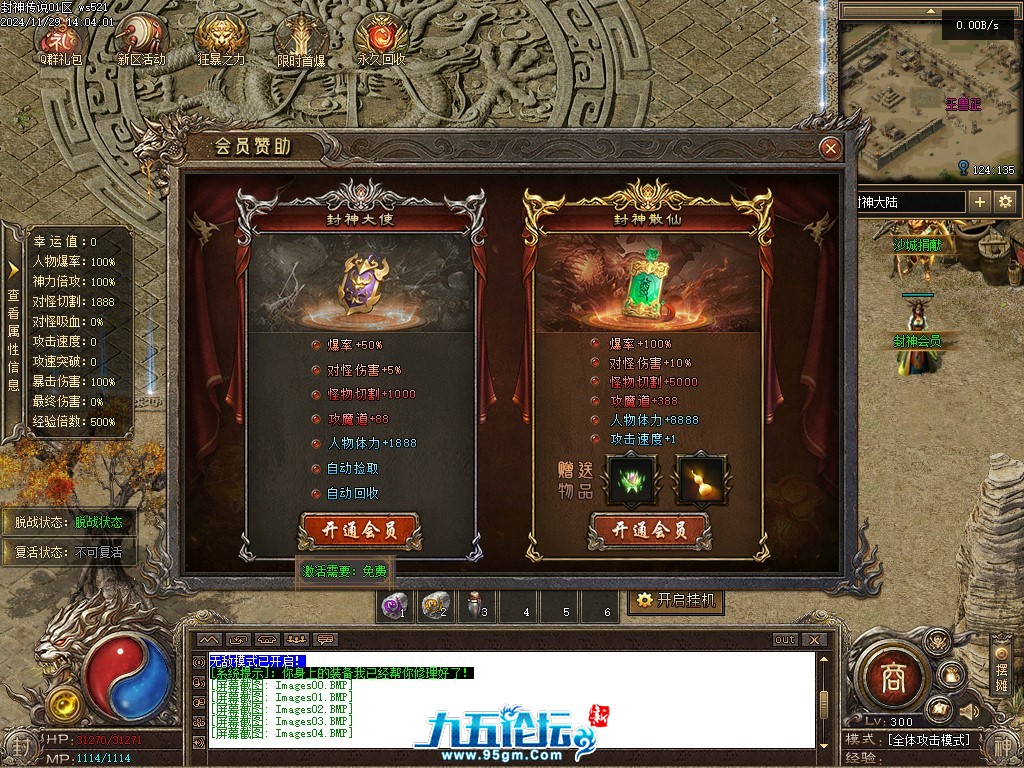Viewport: 1024px width, 768px height.
Task: Select the golden gourd gift item slot
Action: 701,479
